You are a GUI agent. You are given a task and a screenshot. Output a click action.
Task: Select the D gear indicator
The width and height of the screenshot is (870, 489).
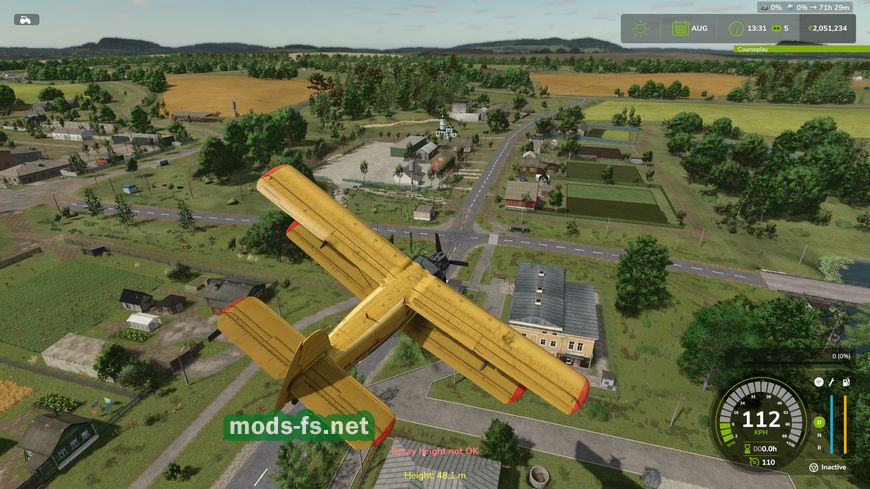tap(819, 422)
